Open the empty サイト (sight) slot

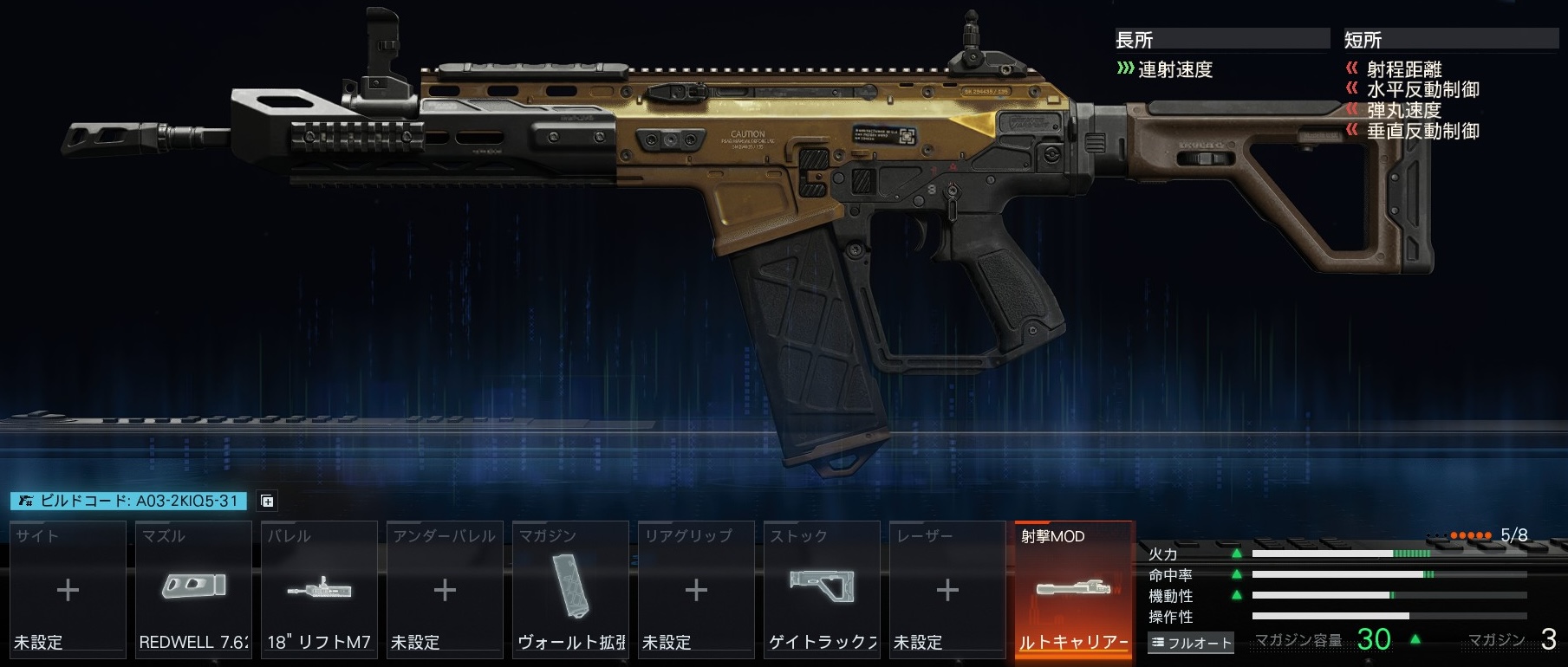tap(68, 589)
